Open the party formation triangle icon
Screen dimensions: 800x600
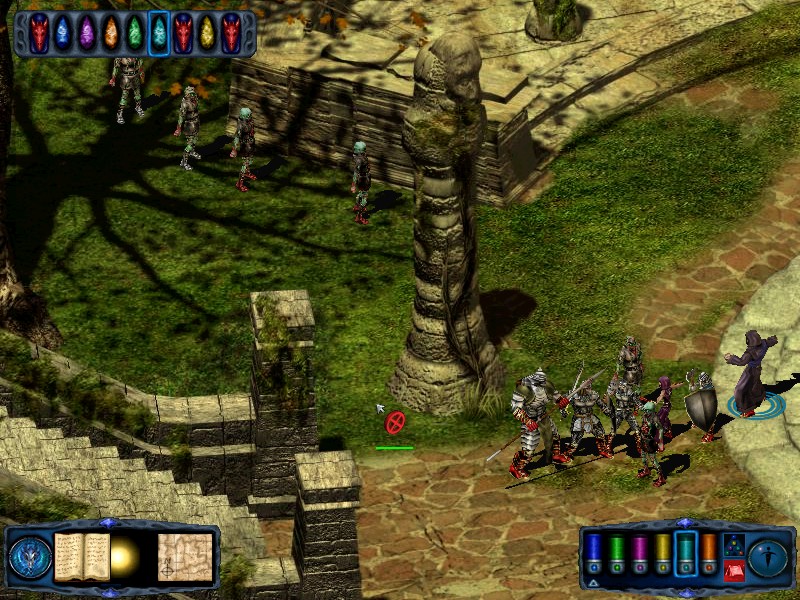pos(733,545)
